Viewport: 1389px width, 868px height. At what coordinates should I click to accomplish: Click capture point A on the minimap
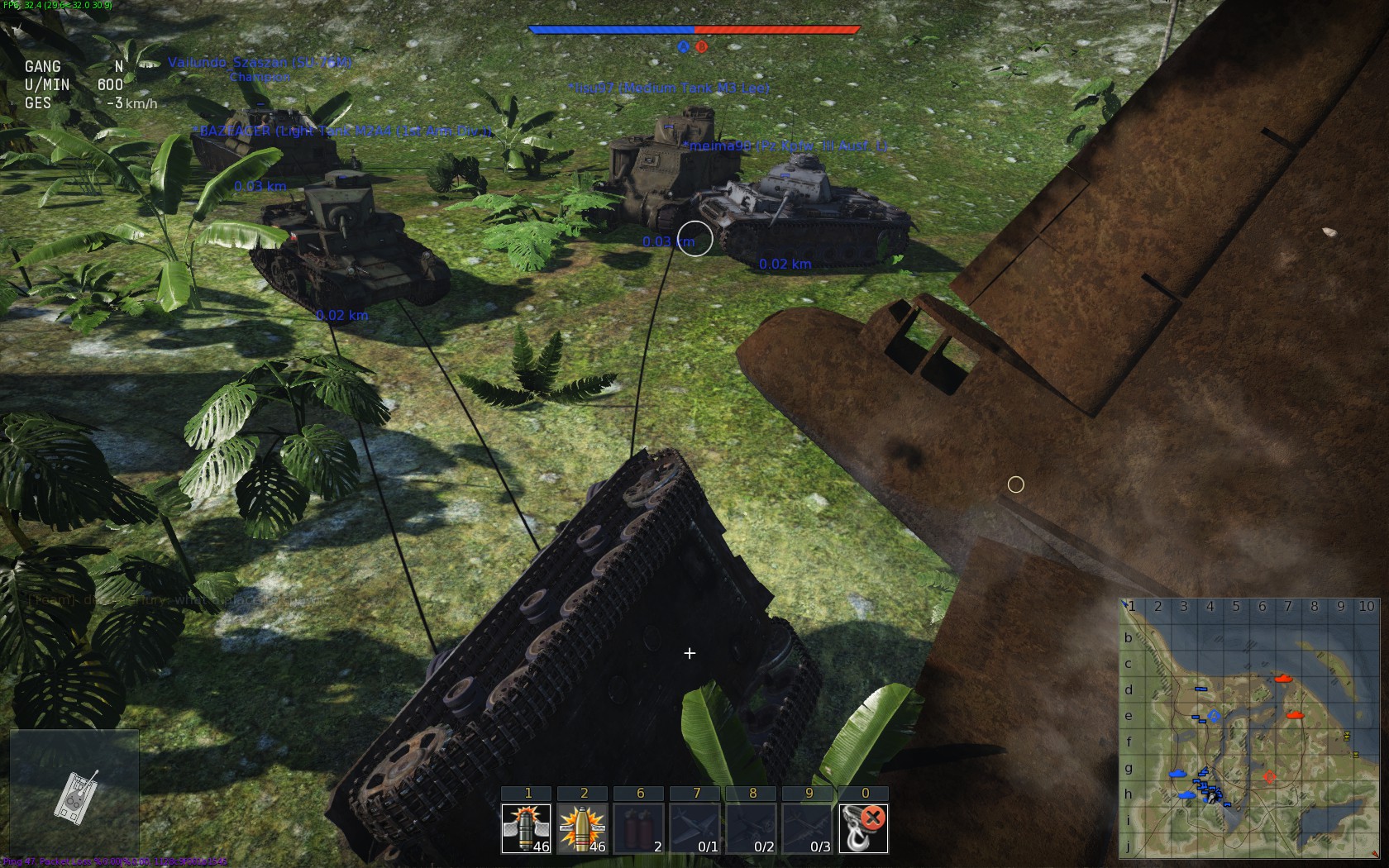(x=1214, y=715)
